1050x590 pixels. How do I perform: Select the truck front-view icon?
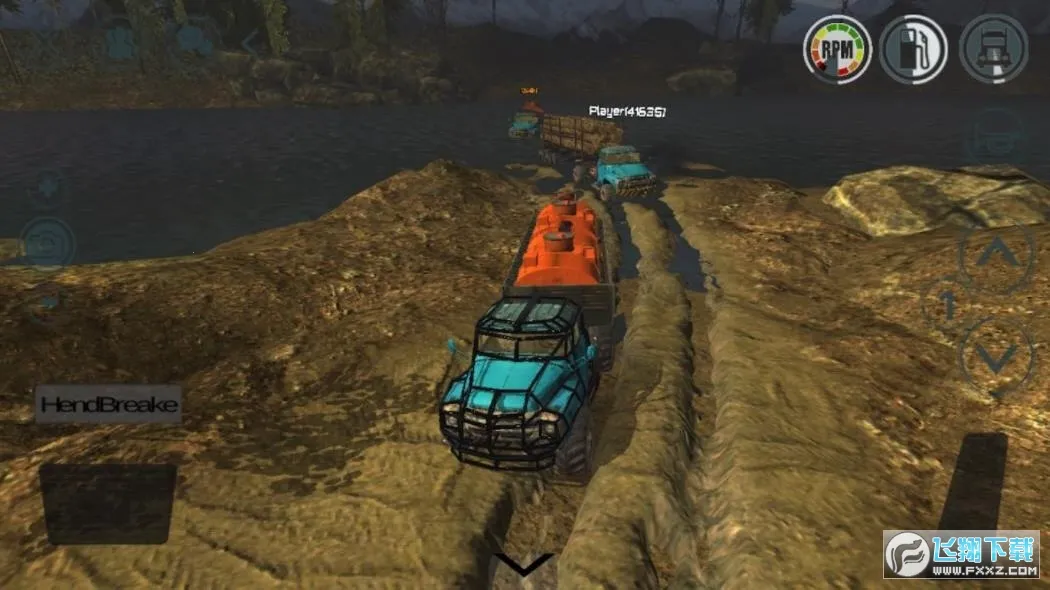tap(993, 49)
